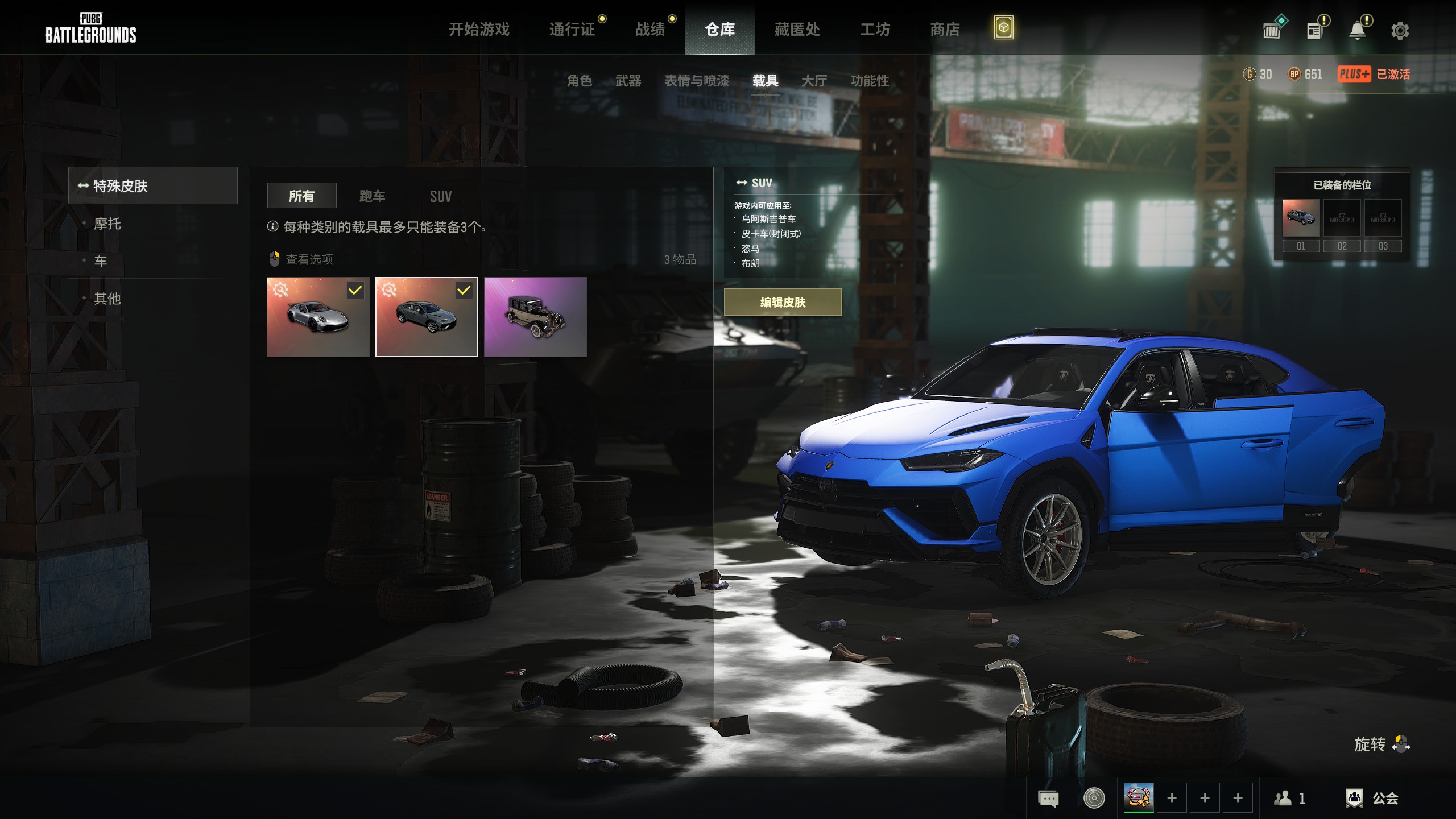
Task: Open the settings gear icon
Action: point(1400,30)
